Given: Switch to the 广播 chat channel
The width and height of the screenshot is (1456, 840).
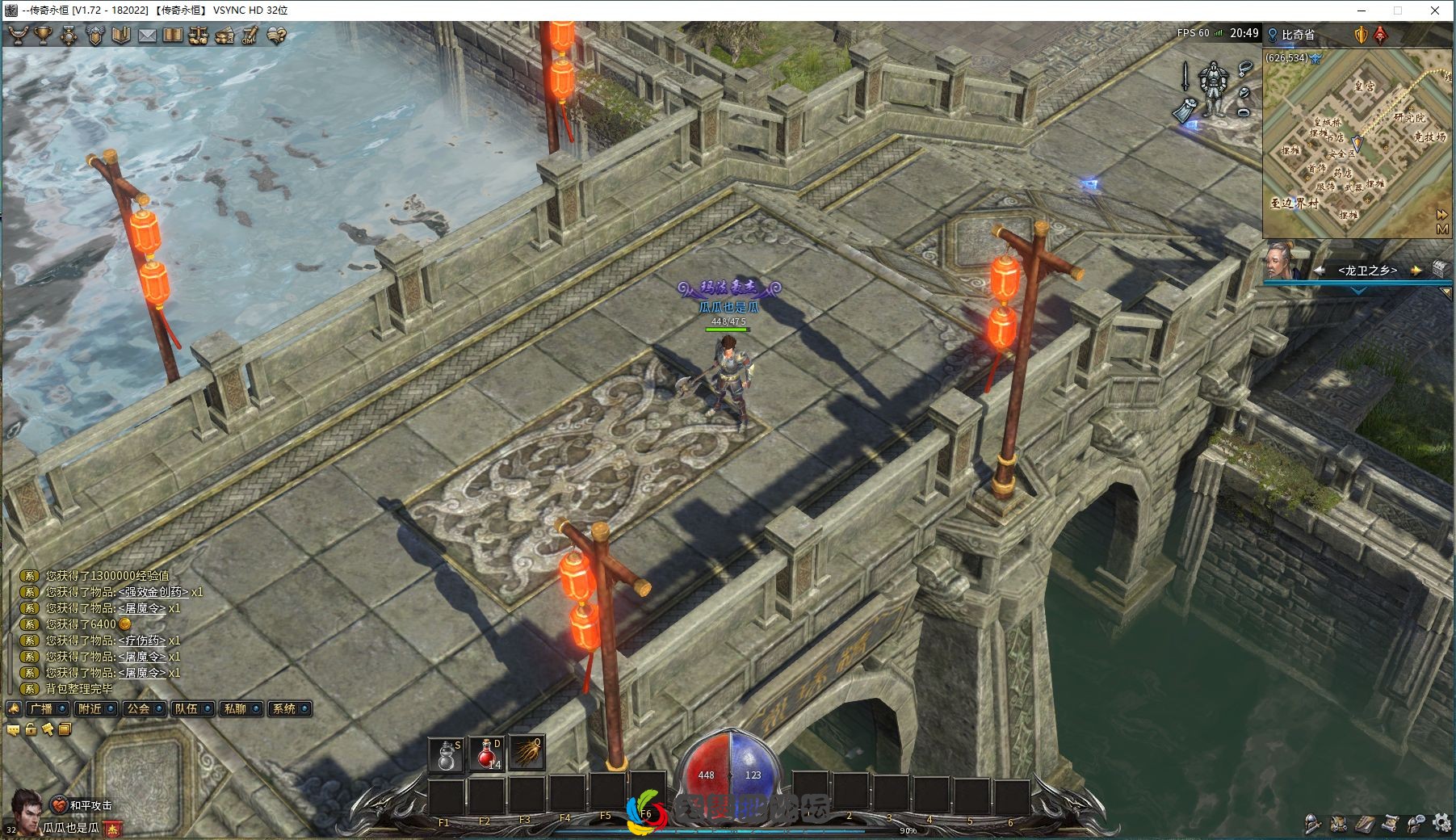Looking at the screenshot, I should tap(42, 708).
